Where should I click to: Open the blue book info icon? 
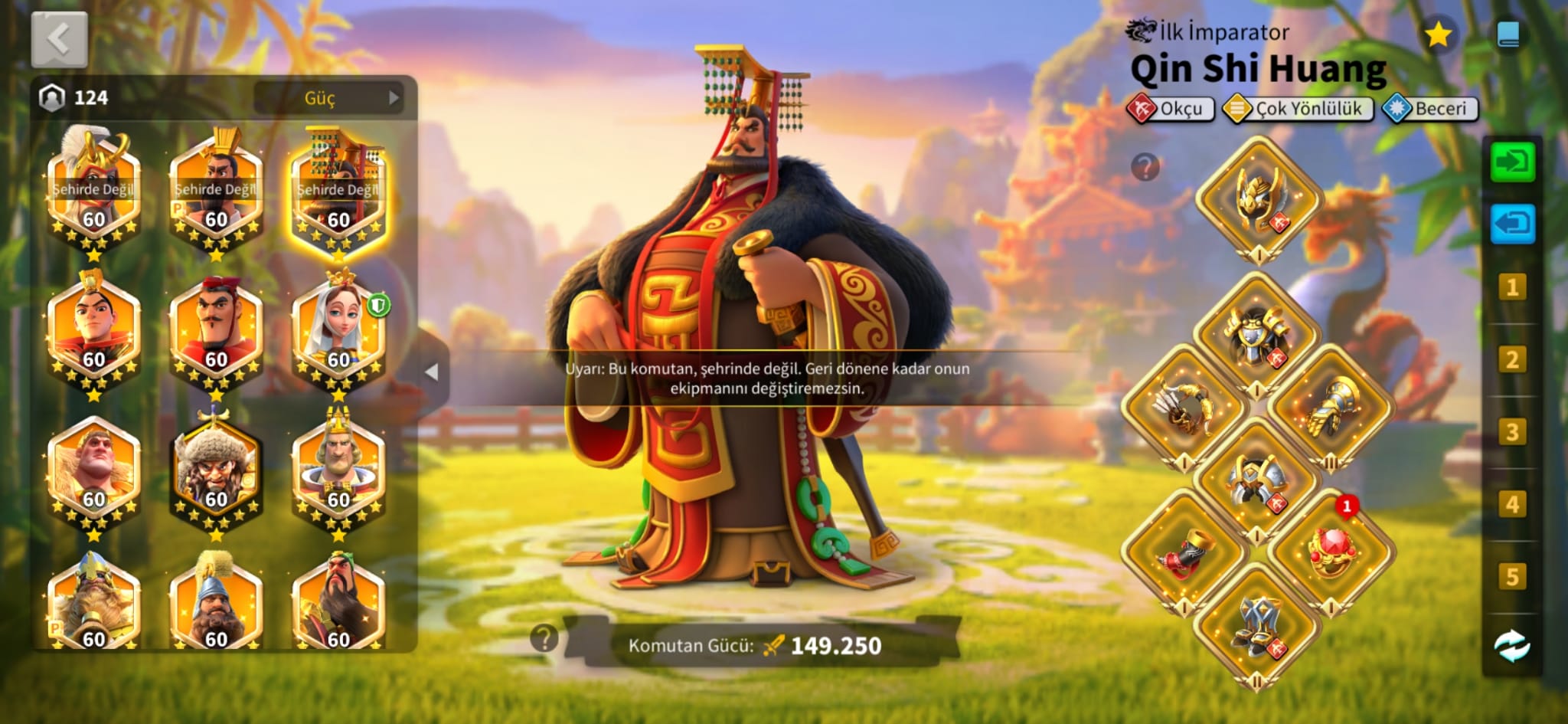click(1508, 34)
